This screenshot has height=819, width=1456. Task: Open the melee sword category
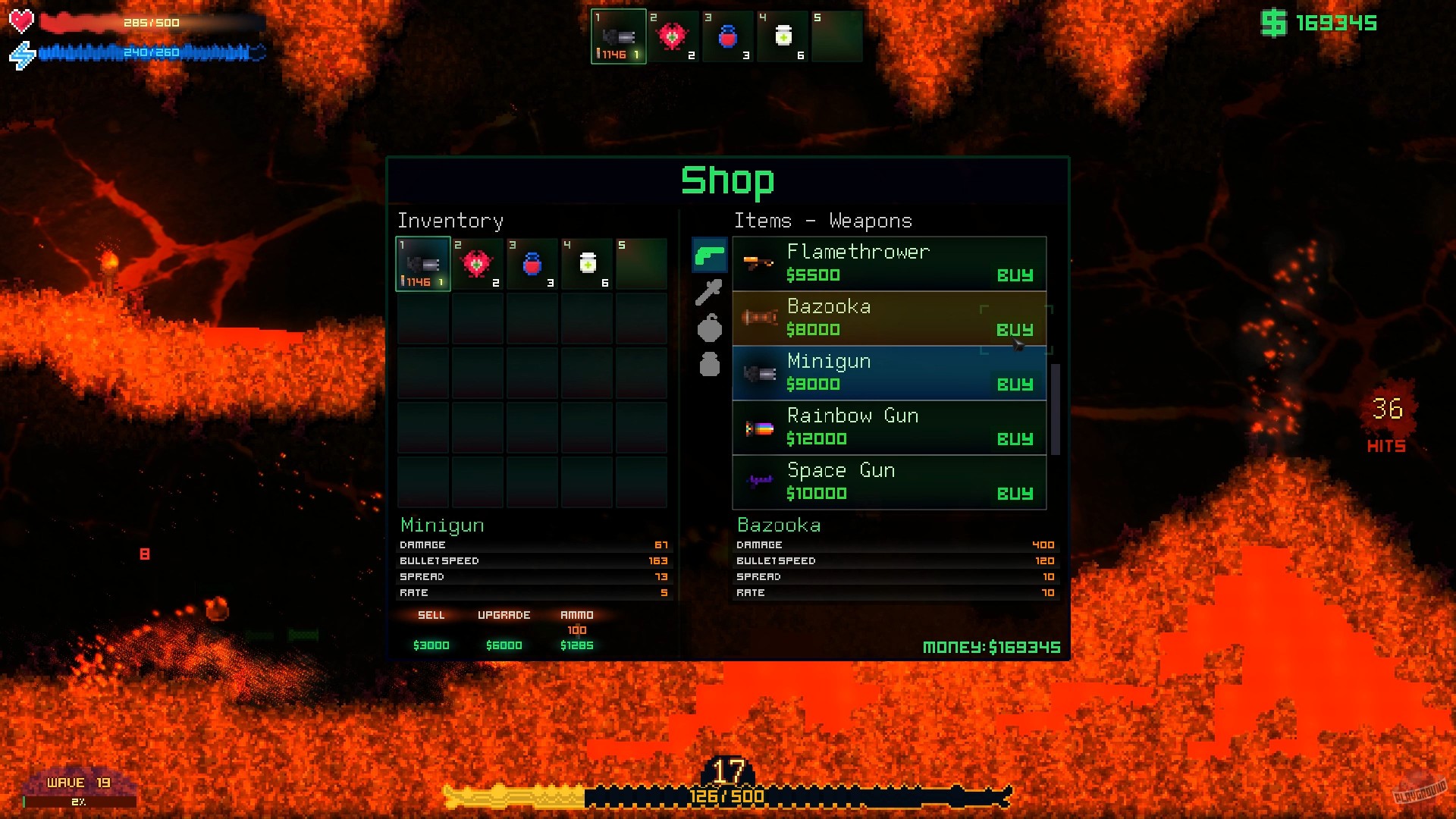click(x=708, y=292)
